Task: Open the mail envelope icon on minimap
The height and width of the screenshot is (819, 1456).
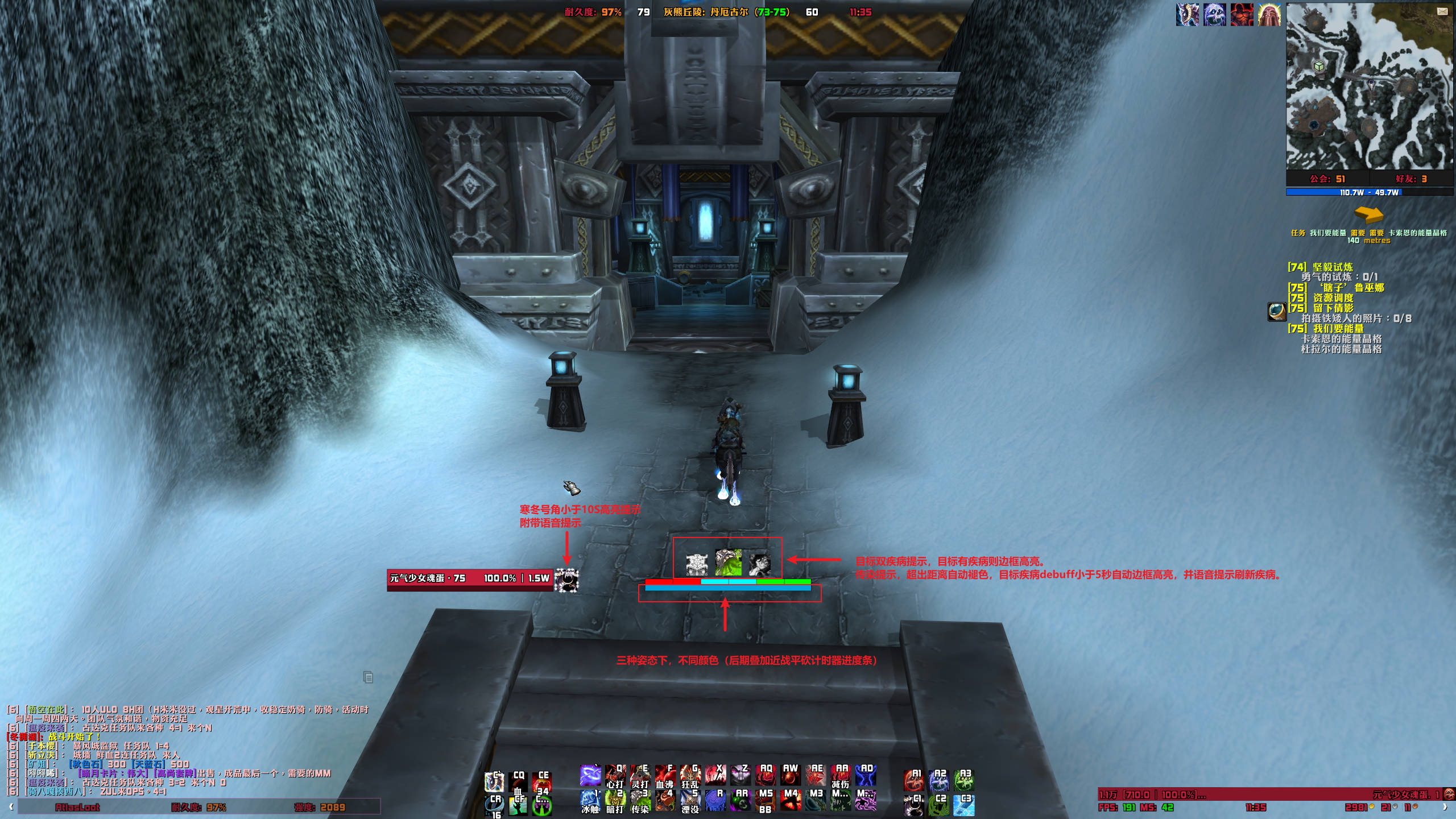Action: 1442,11
